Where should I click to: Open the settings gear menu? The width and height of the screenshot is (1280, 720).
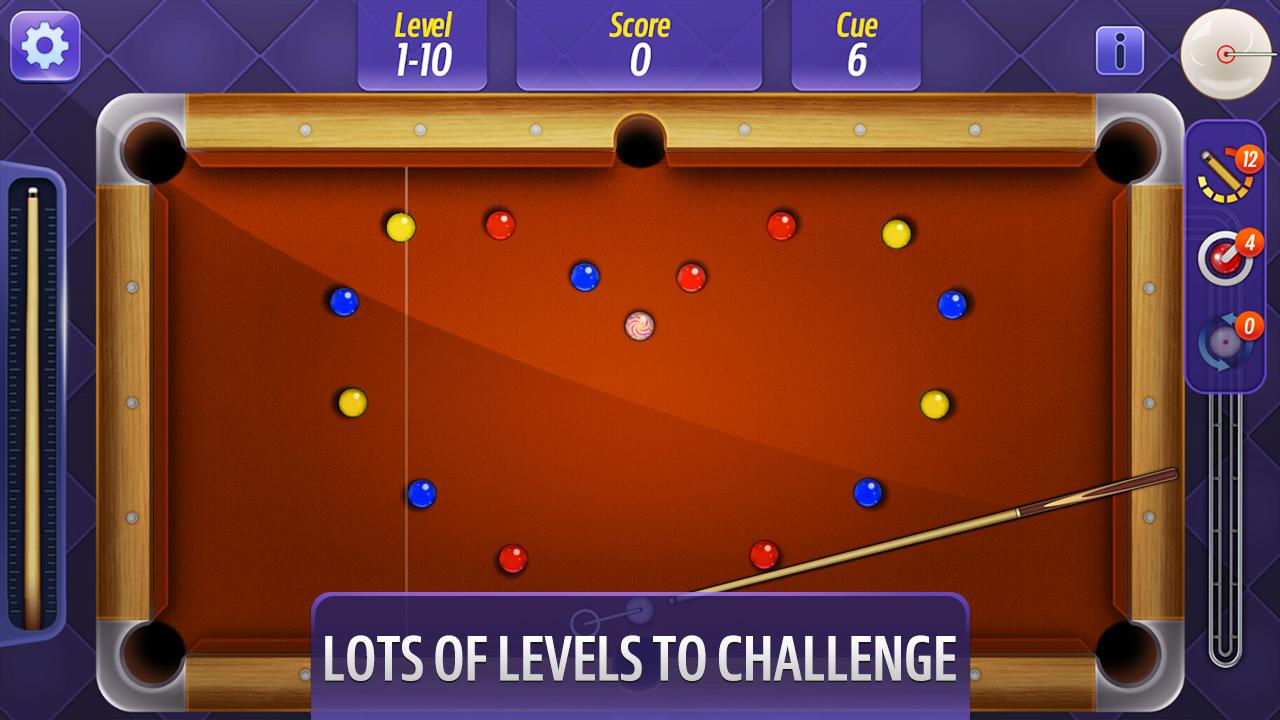pos(47,47)
